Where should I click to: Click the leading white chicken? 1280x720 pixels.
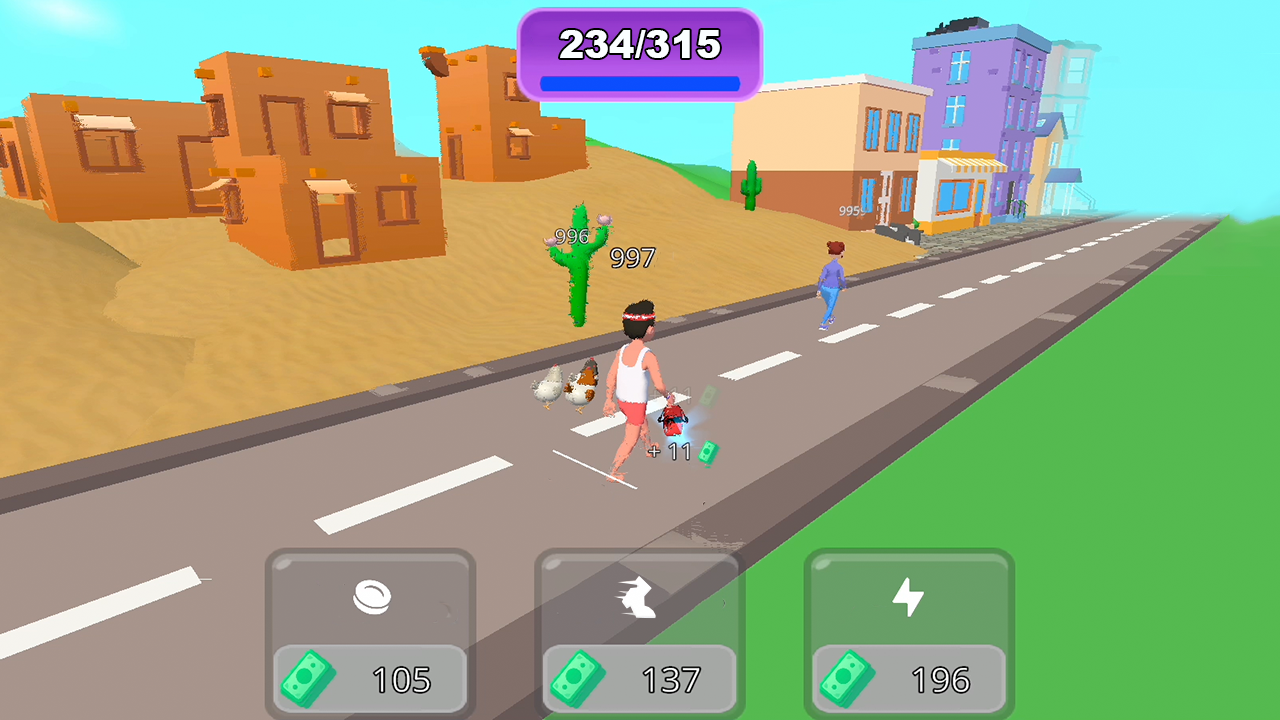(548, 385)
